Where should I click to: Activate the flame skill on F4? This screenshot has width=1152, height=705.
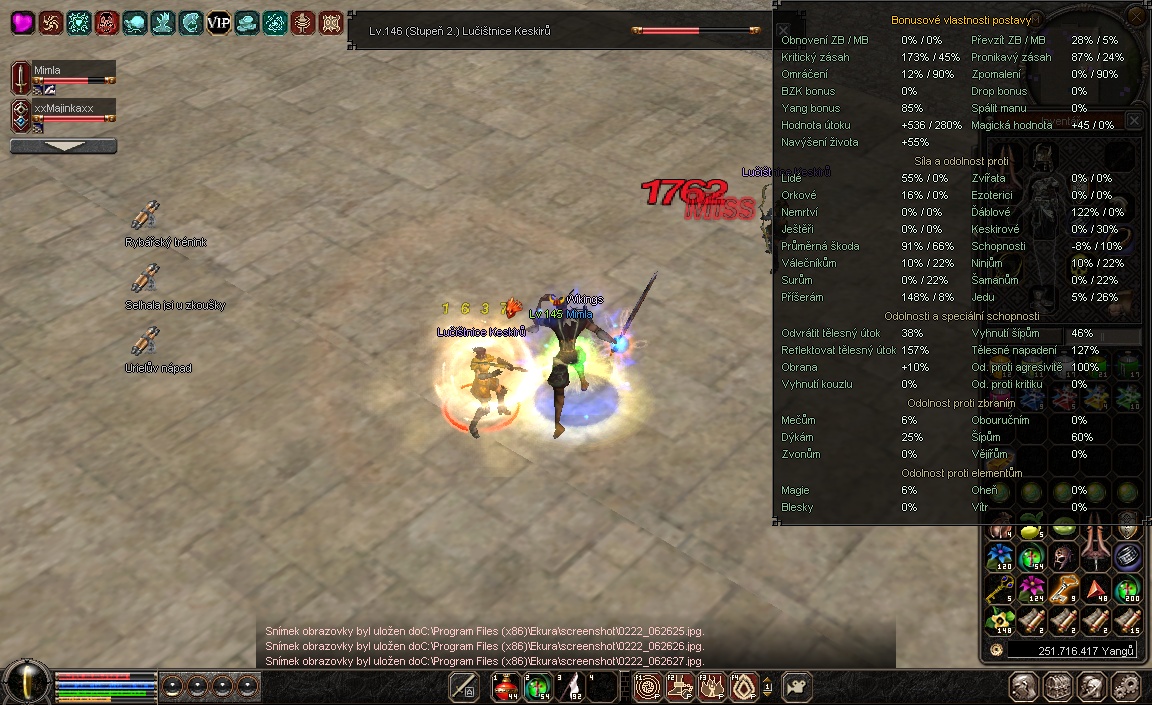(743, 686)
